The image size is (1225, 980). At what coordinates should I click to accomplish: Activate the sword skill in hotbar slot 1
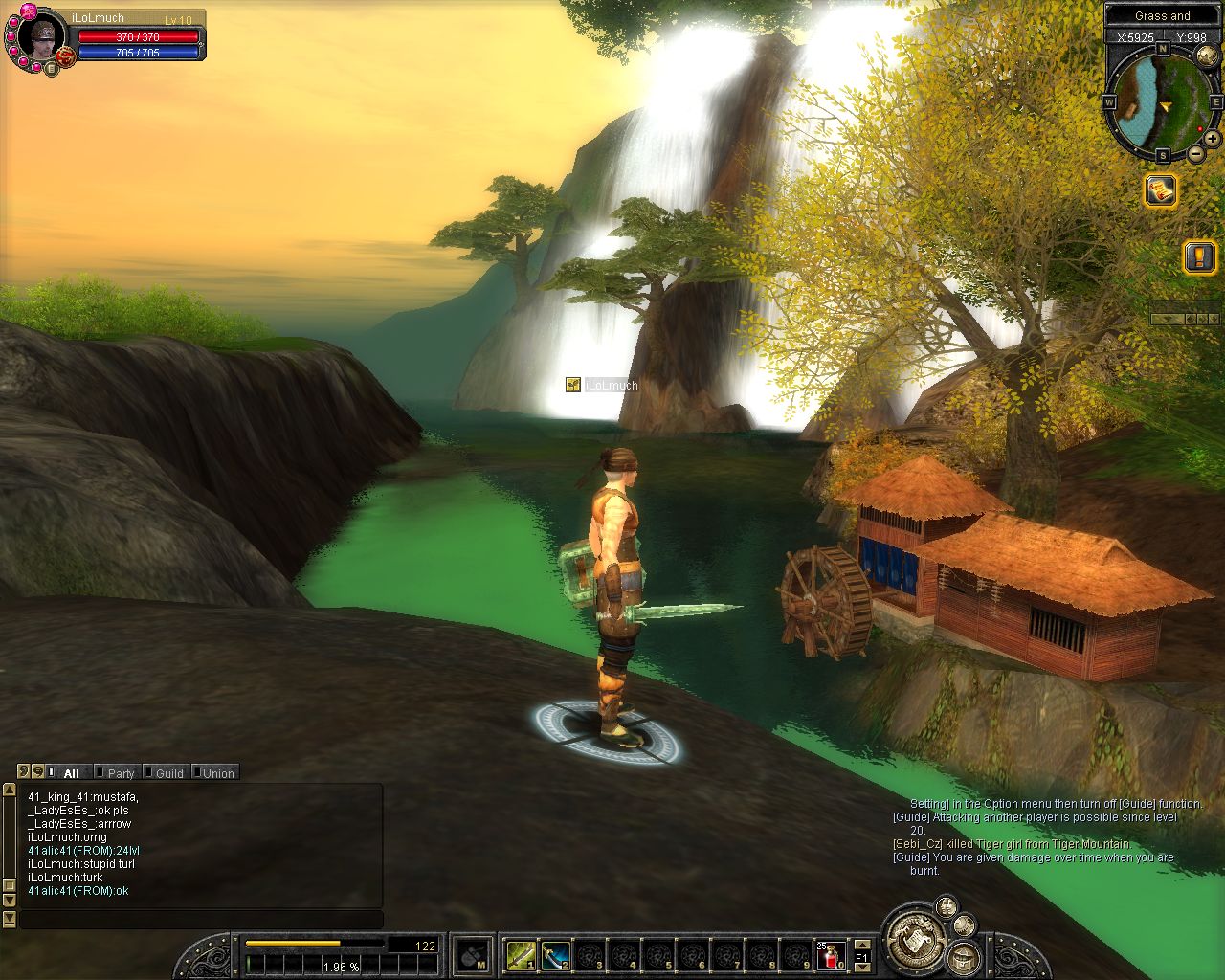522,954
